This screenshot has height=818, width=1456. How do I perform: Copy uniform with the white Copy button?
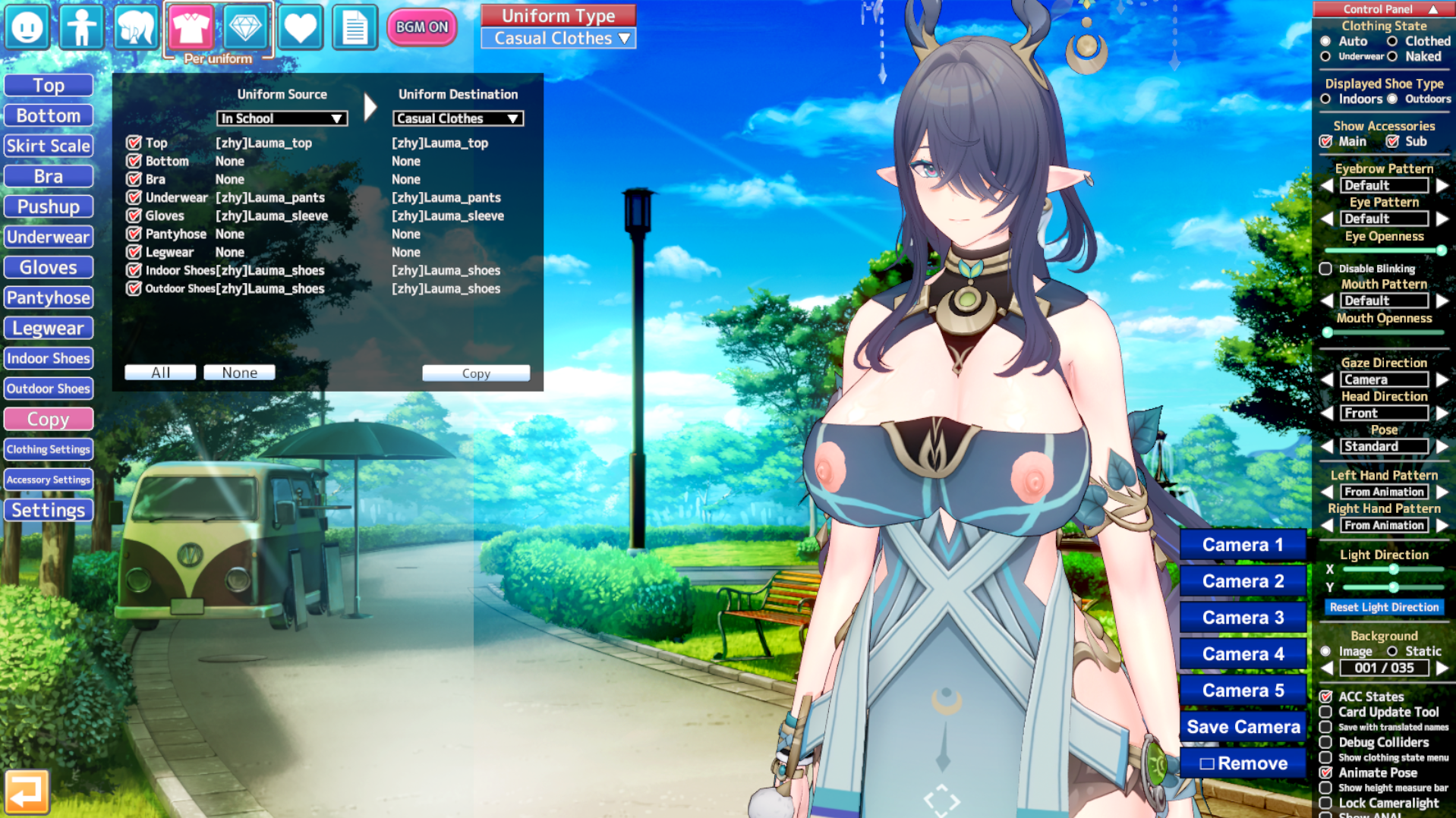pyautogui.click(x=476, y=373)
